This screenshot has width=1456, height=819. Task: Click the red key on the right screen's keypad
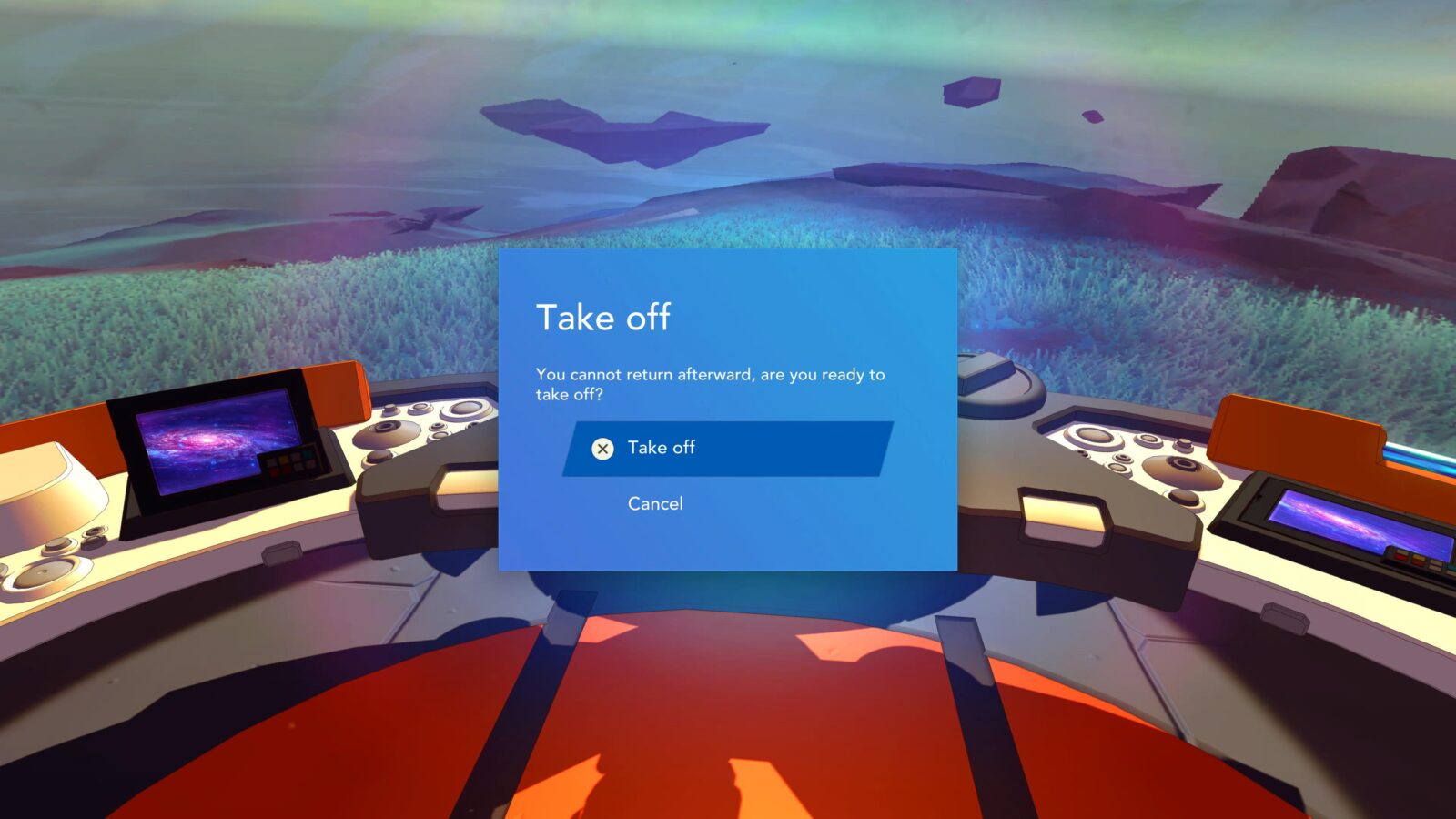click(x=1401, y=556)
